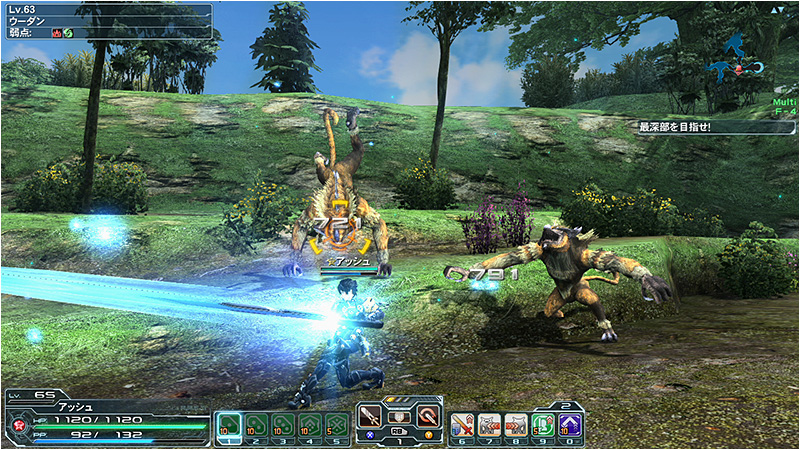The image size is (800, 450).
Task: Use the highlighted green item in slot 1
Action: click(x=229, y=425)
